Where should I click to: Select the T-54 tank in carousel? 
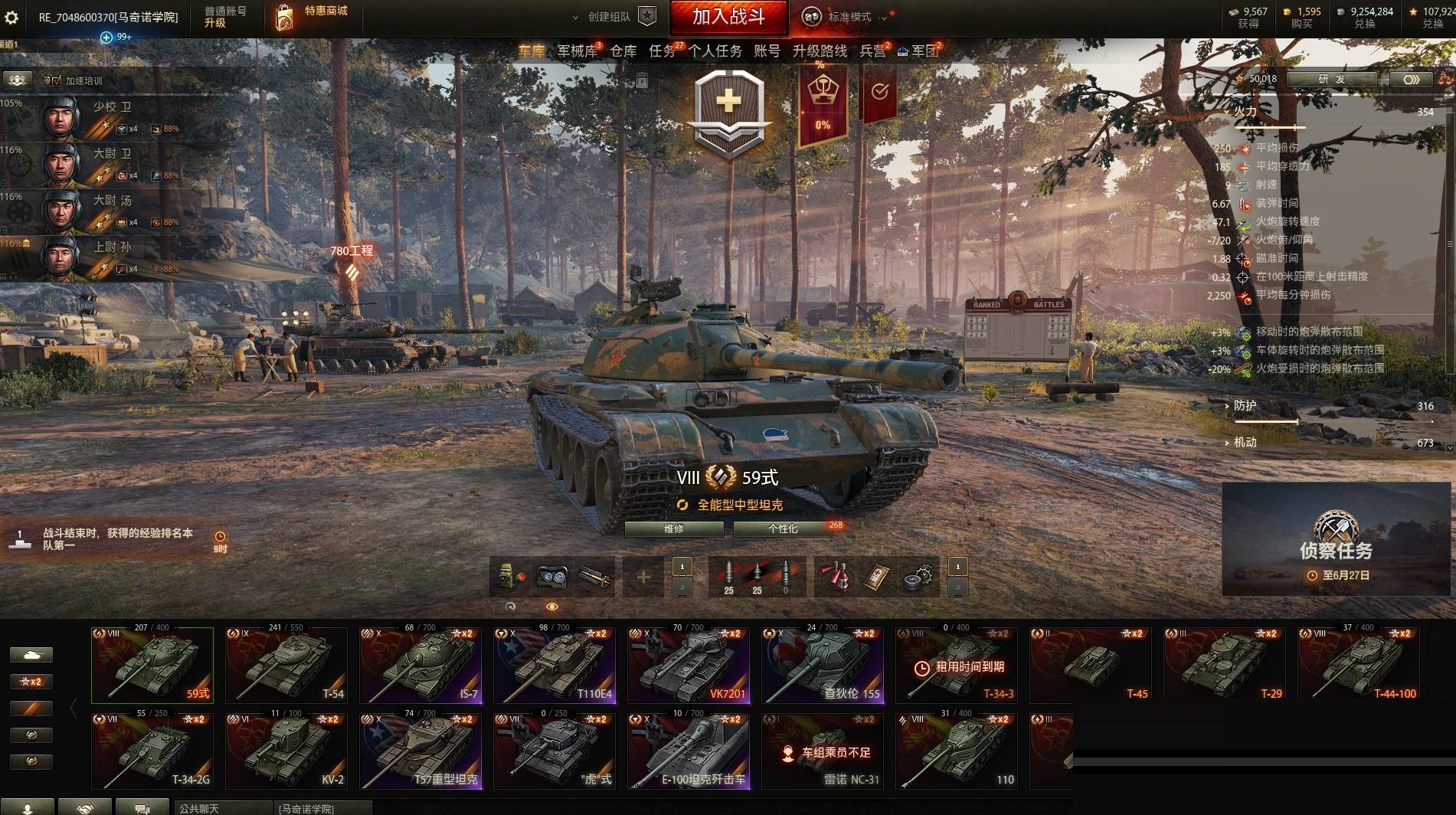click(286, 665)
